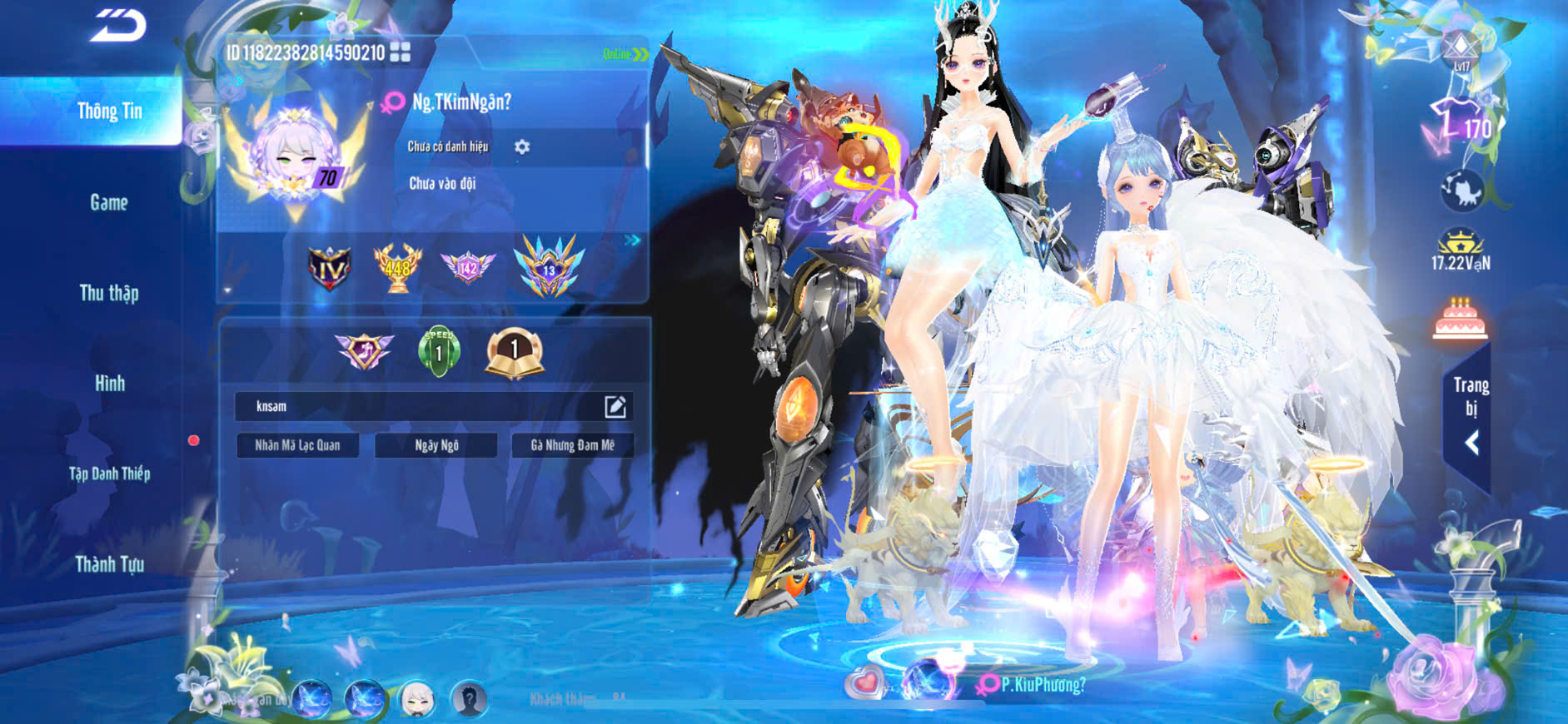This screenshot has width=1568, height=724.
Task: Choose the Ngây Ngô tag
Action: pyautogui.click(x=436, y=445)
